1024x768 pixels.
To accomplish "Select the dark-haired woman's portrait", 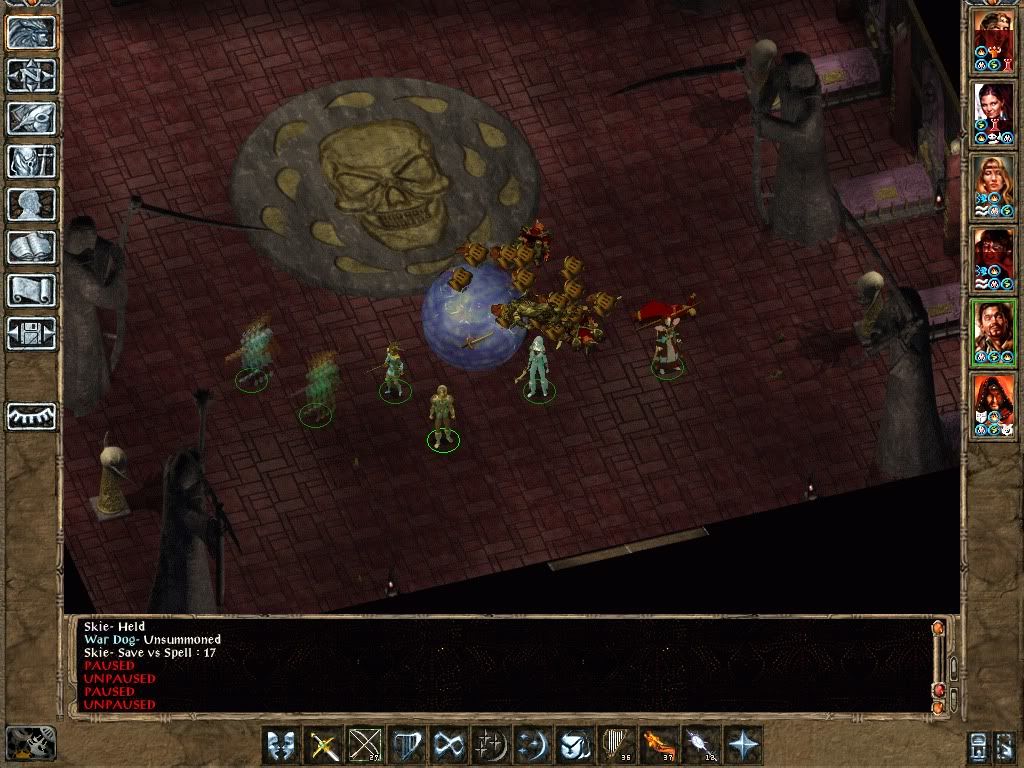I will pyautogui.click(x=994, y=113).
